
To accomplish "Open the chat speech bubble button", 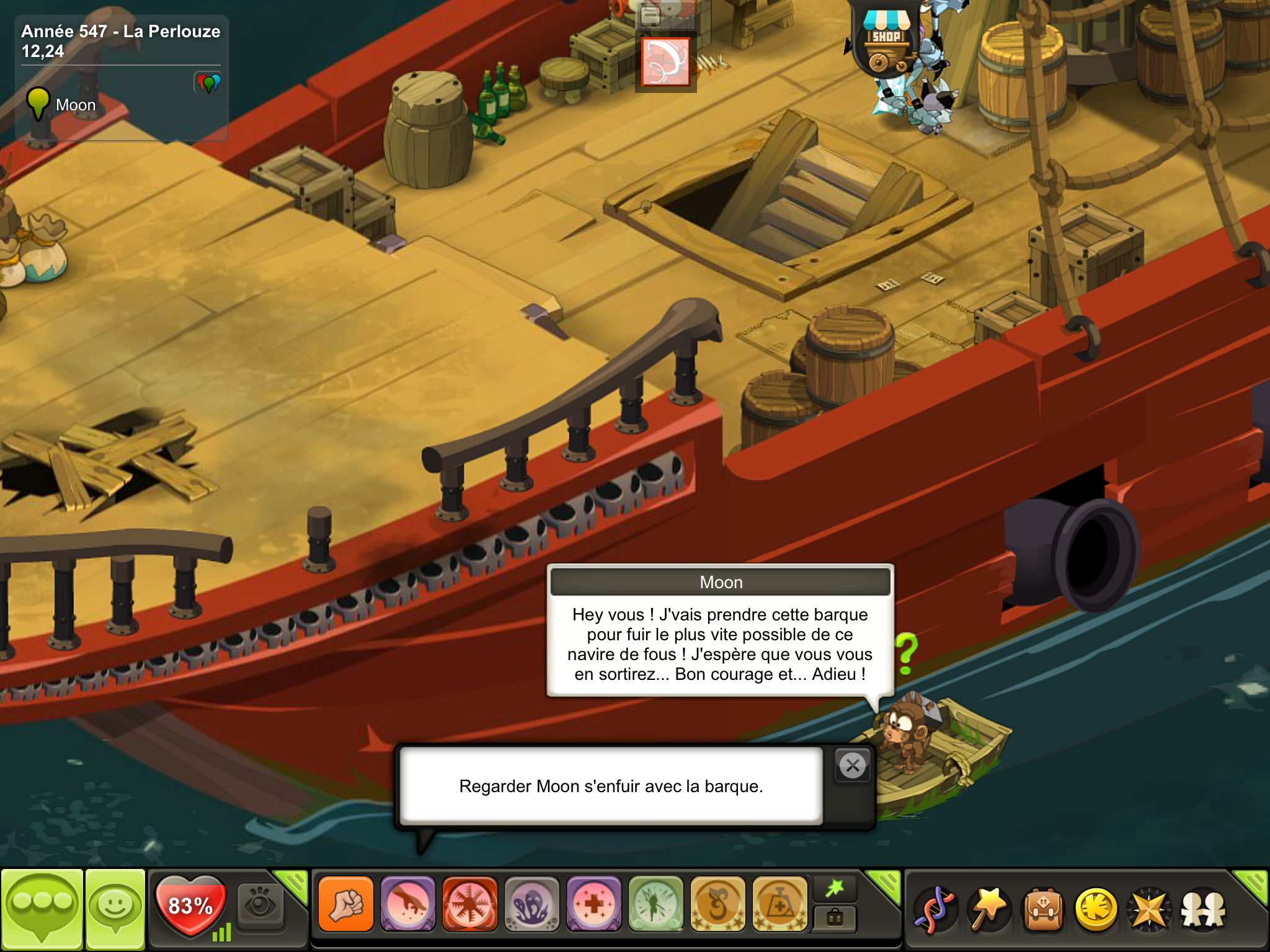I will [x=42, y=909].
